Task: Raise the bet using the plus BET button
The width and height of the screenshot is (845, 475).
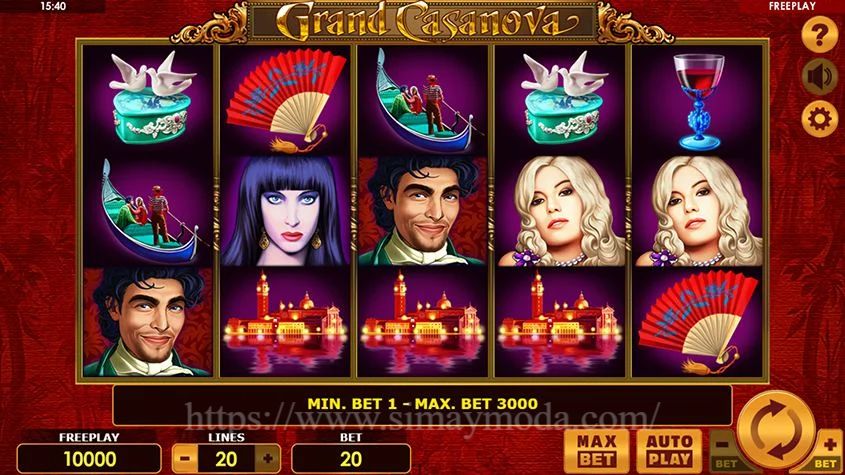Action: coord(829,450)
